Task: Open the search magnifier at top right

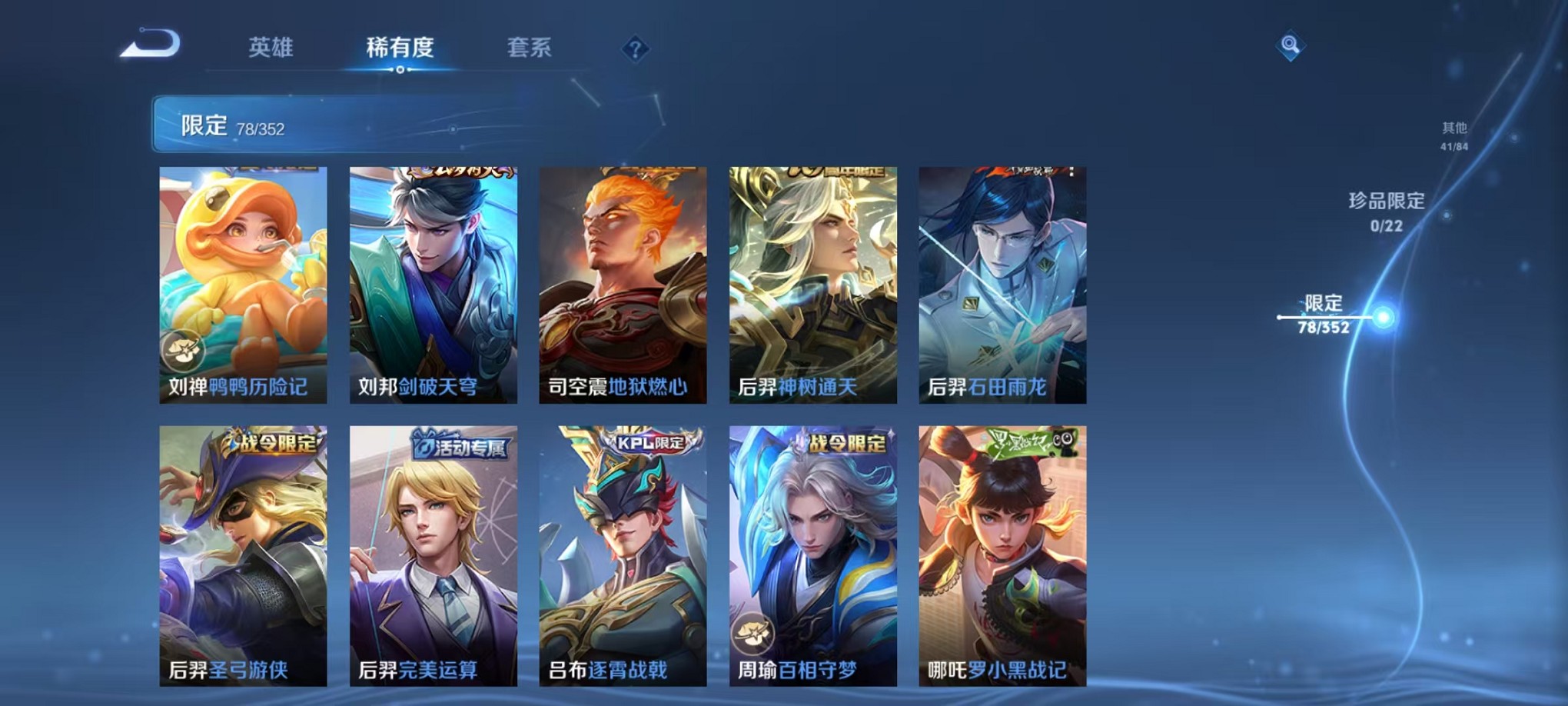Action: coord(1289,45)
